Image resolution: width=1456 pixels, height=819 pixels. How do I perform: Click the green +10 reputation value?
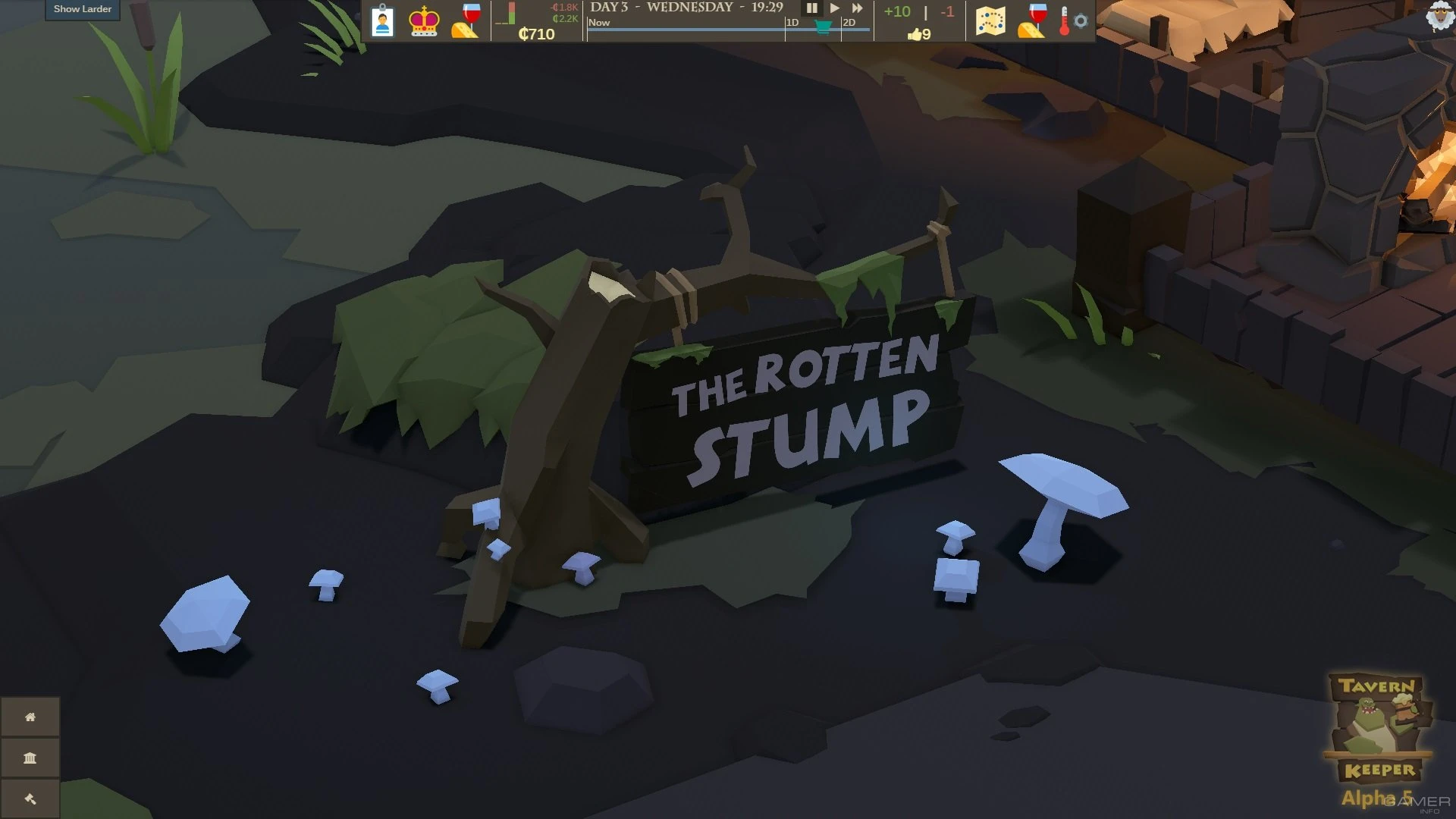[x=898, y=11]
